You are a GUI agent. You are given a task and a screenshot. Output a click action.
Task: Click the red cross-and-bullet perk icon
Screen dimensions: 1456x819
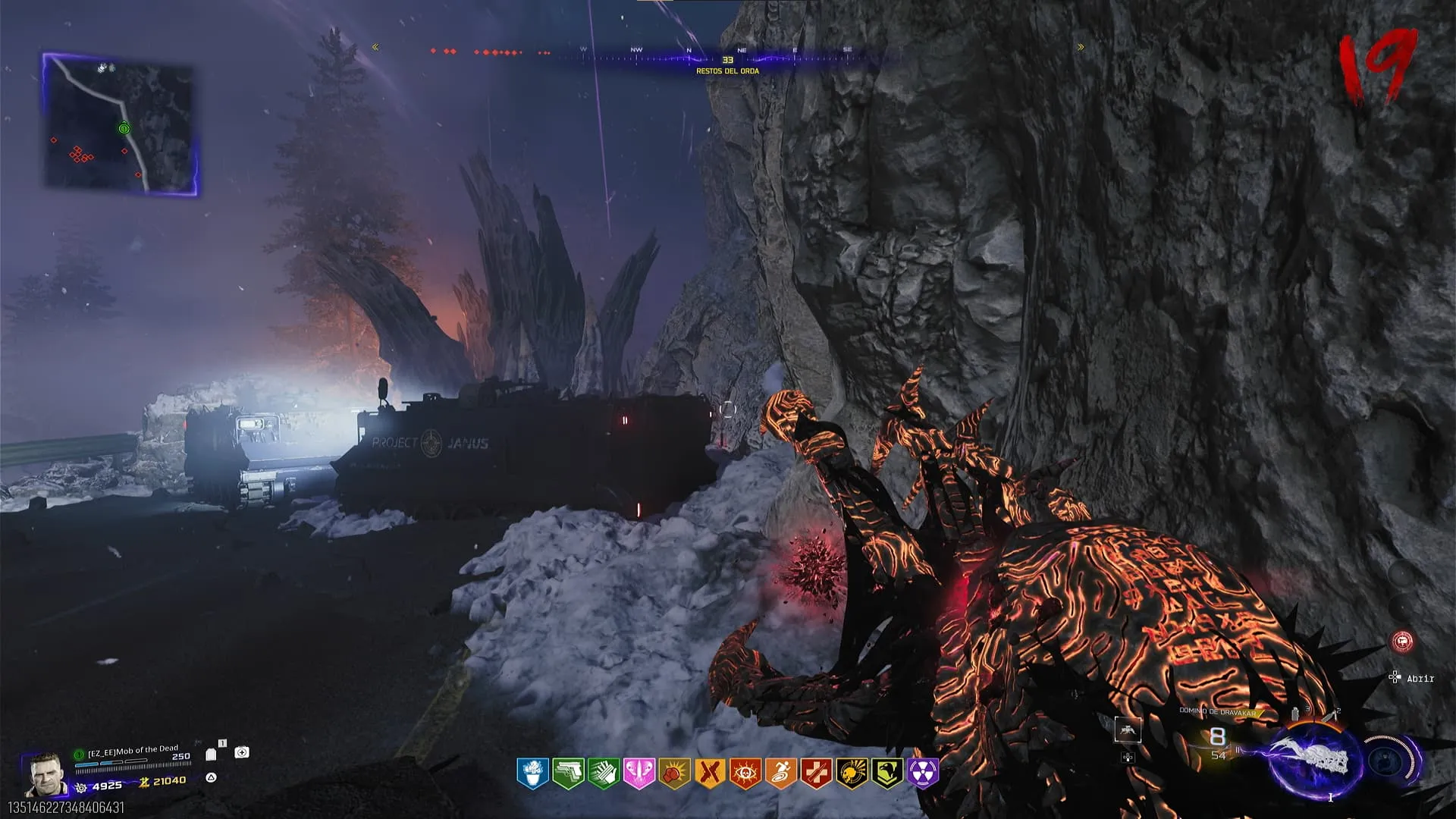(x=816, y=773)
